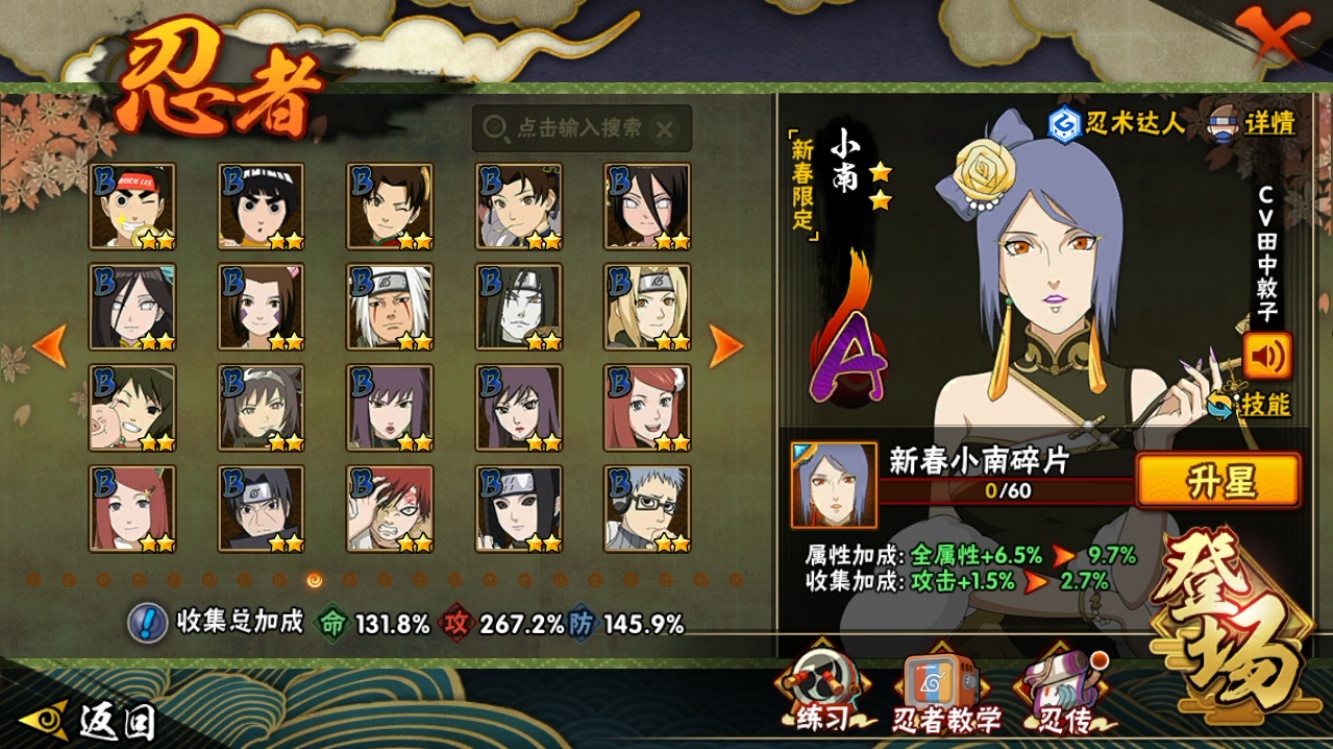The height and width of the screenshot is (749, 1333).
Task: Select the blonde Tsunade portrait
Action: 647,307
